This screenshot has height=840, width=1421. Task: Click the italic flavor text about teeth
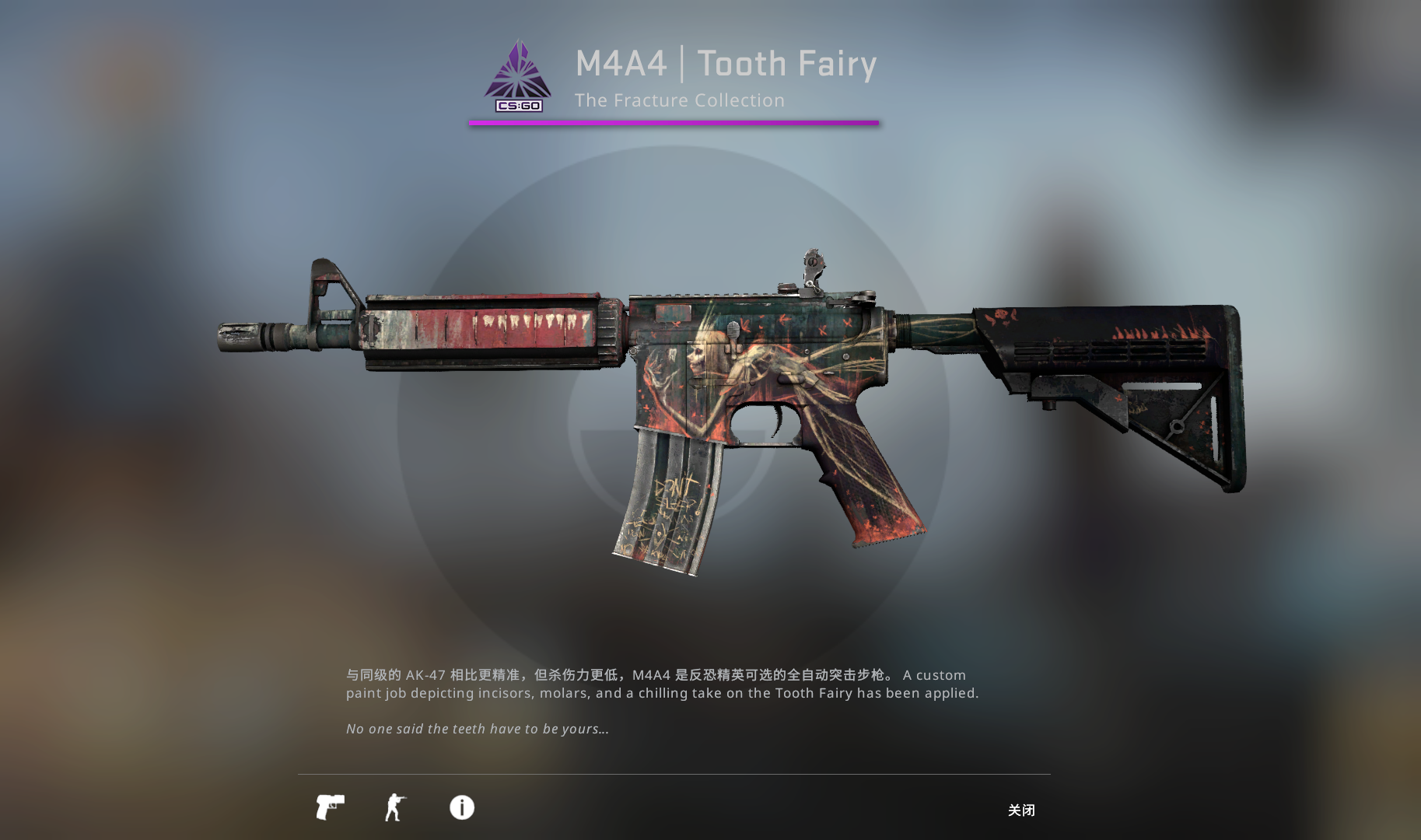click(x=478, y=729)
